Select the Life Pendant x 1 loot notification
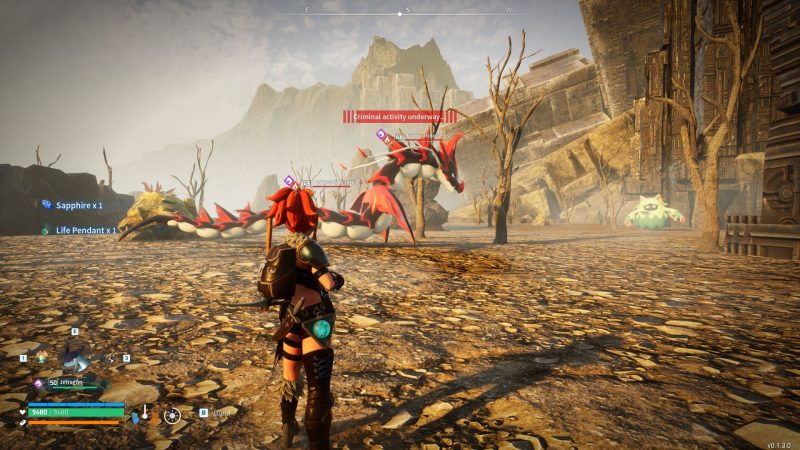Image resolution: width=800 pixels, height=450 pixels. click(82, 230)
